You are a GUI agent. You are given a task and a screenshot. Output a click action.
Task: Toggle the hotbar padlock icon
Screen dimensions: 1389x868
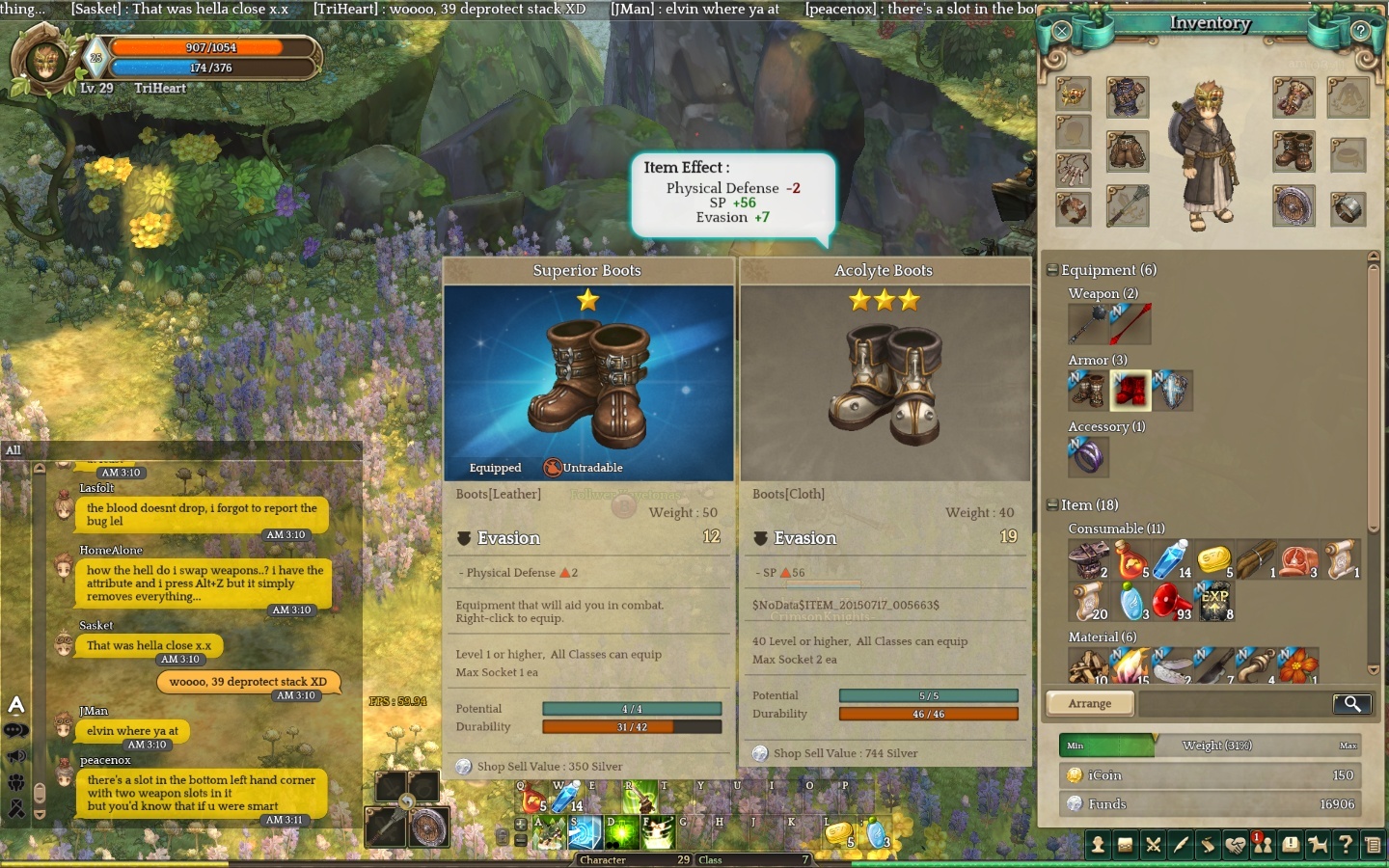[x=502, y=837]
